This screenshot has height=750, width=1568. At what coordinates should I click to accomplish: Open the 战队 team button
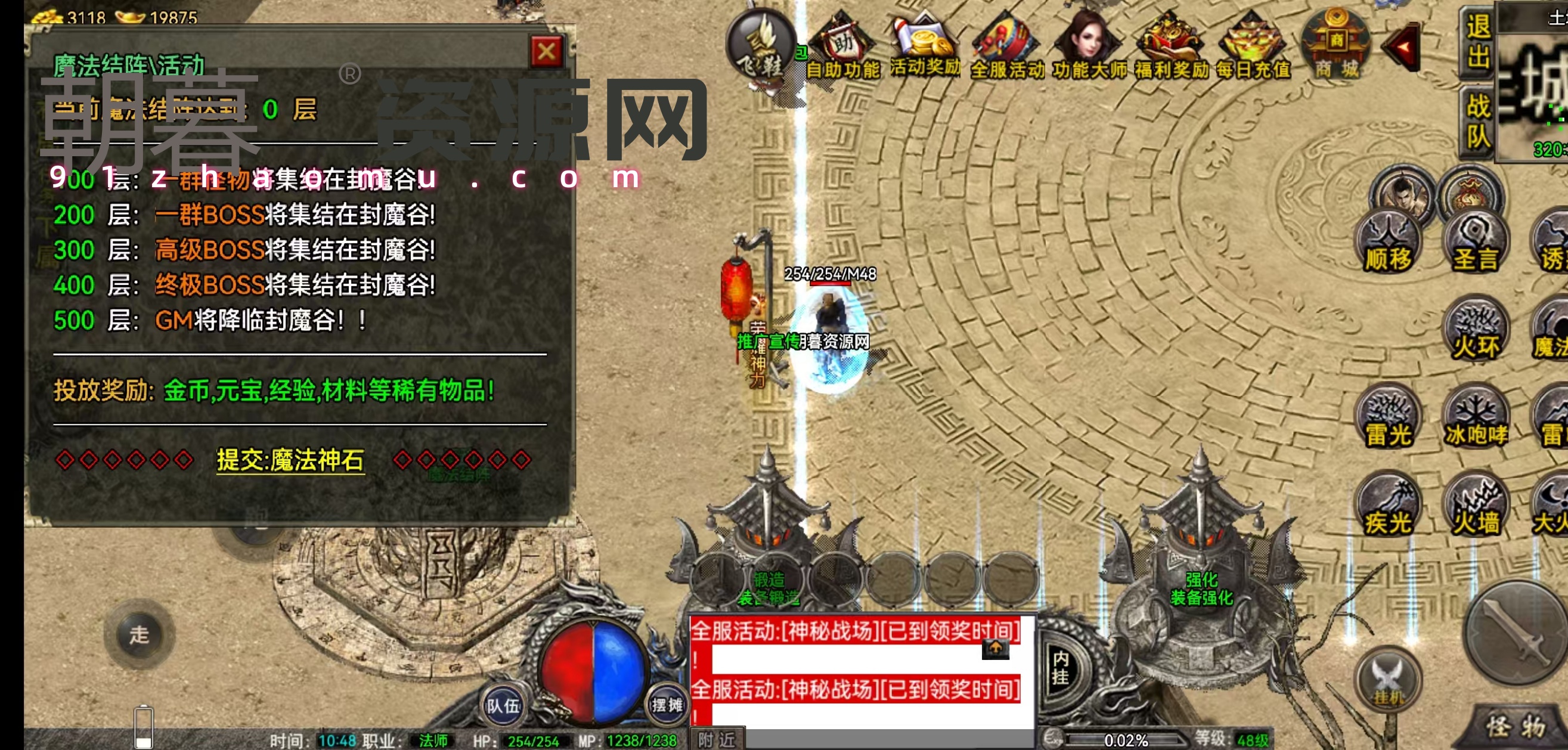tap(1477, 120)
